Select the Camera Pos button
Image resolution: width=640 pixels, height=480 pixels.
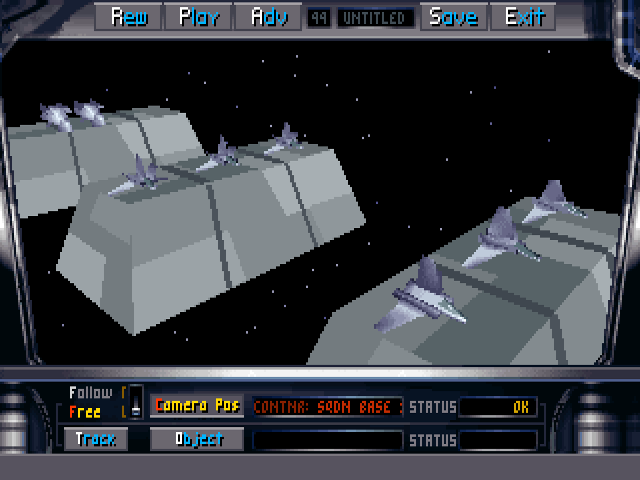point(196,406)
